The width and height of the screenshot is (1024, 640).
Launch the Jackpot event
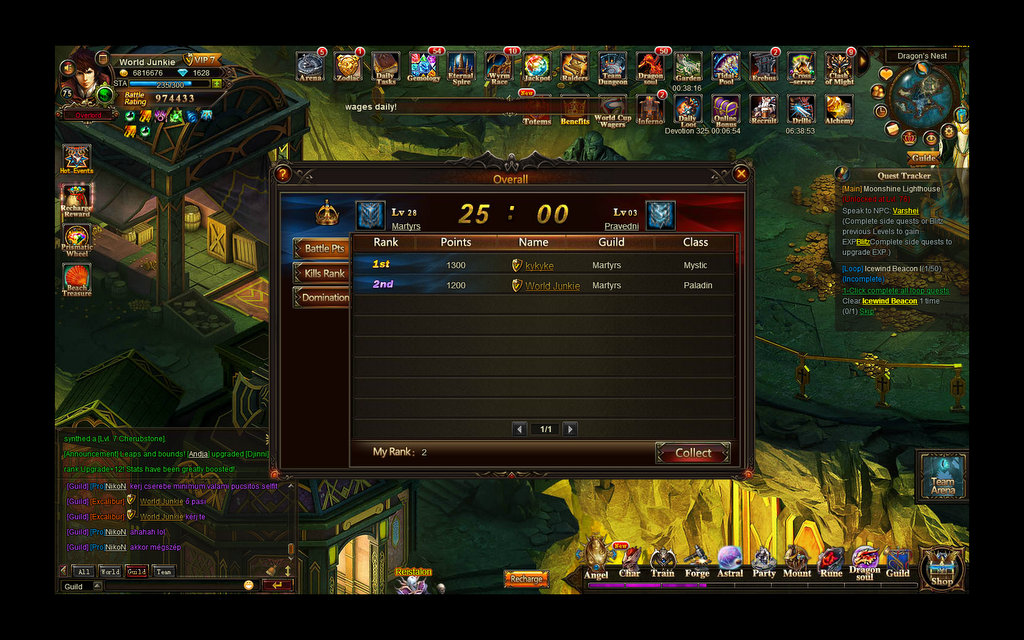coord(537,67)
